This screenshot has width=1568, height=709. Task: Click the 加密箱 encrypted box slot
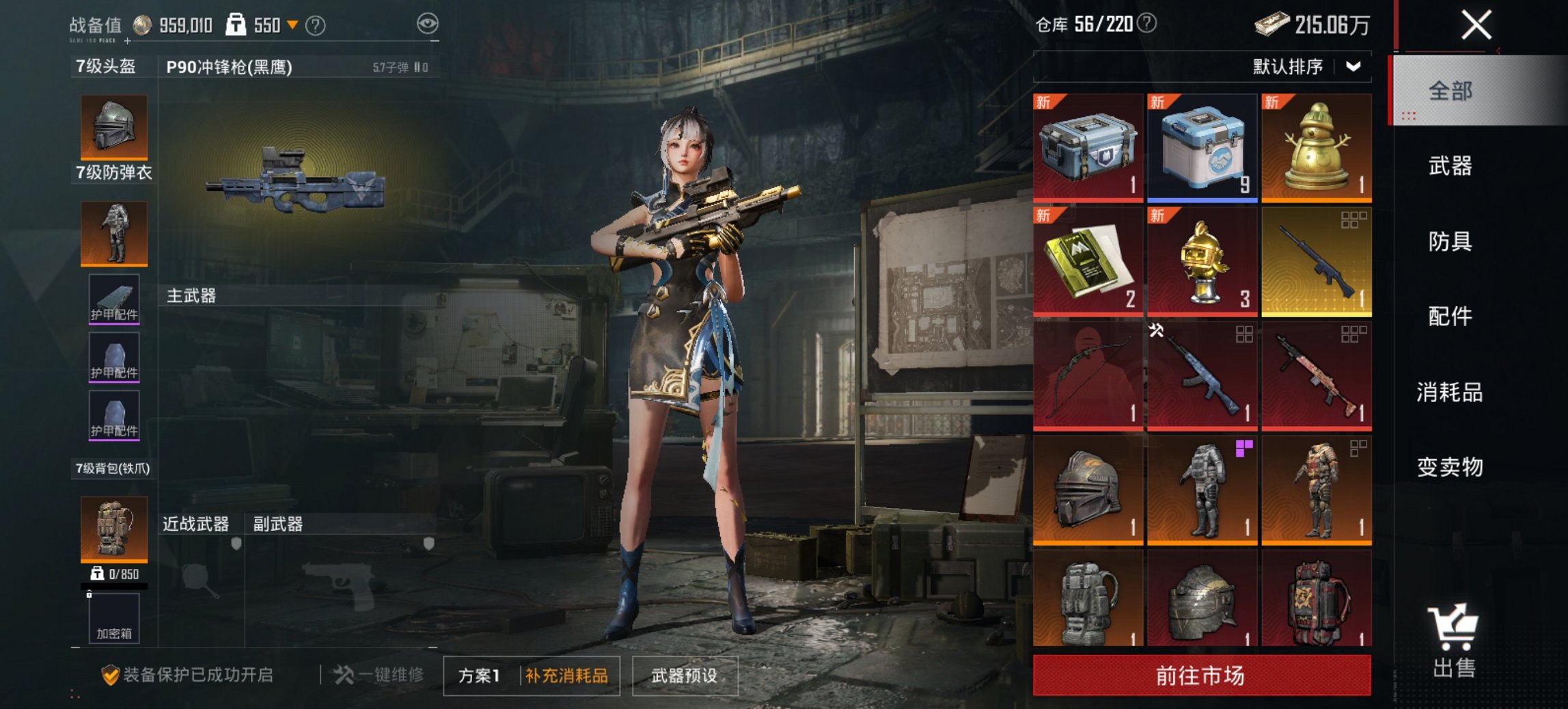point(113,617)
